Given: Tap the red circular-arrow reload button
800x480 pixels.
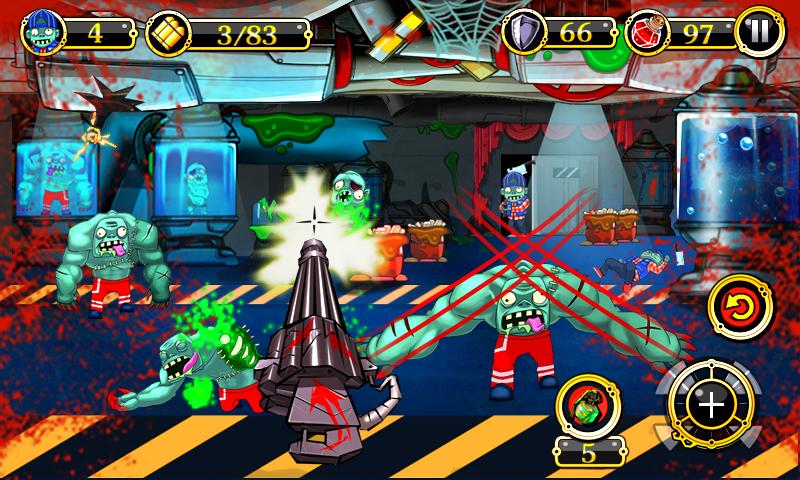Looking at the screenshot, I should (742, 309).
